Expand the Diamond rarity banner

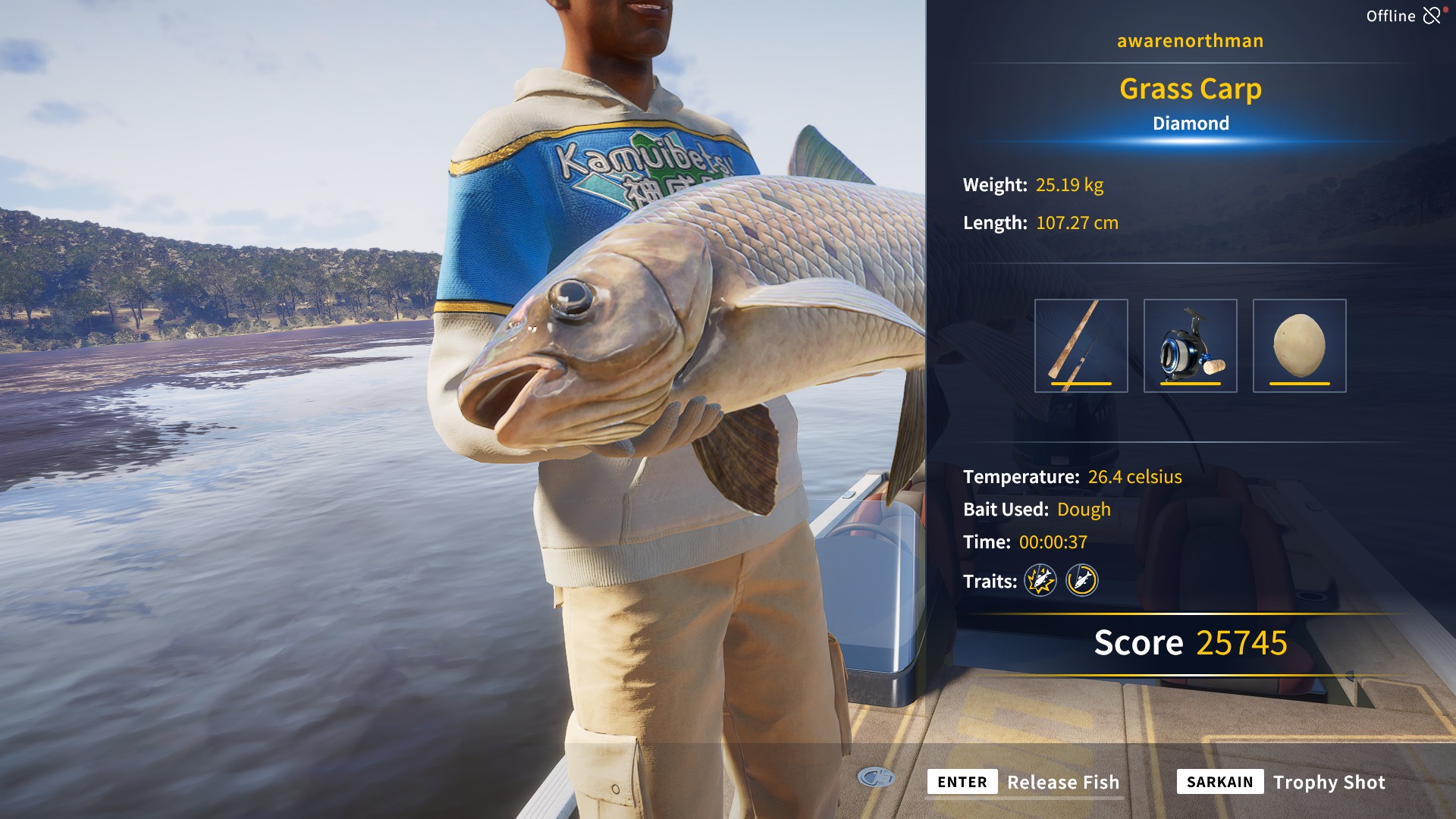click(x=1191, y=123)
